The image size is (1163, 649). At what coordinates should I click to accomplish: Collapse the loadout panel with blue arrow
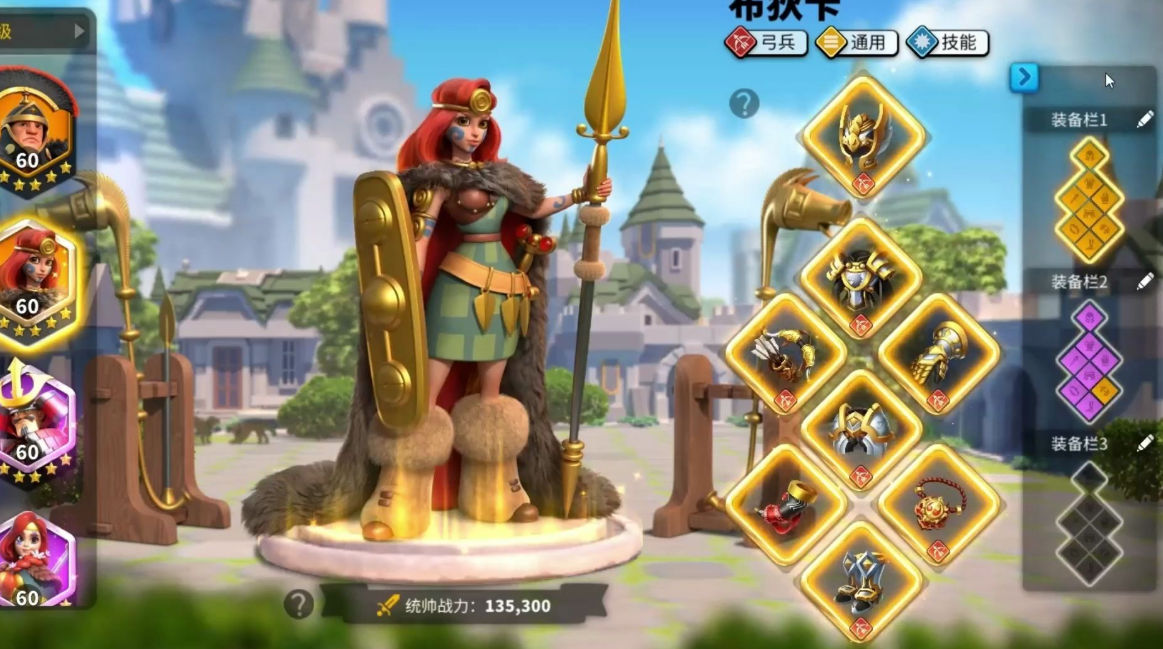(1024, 77)
